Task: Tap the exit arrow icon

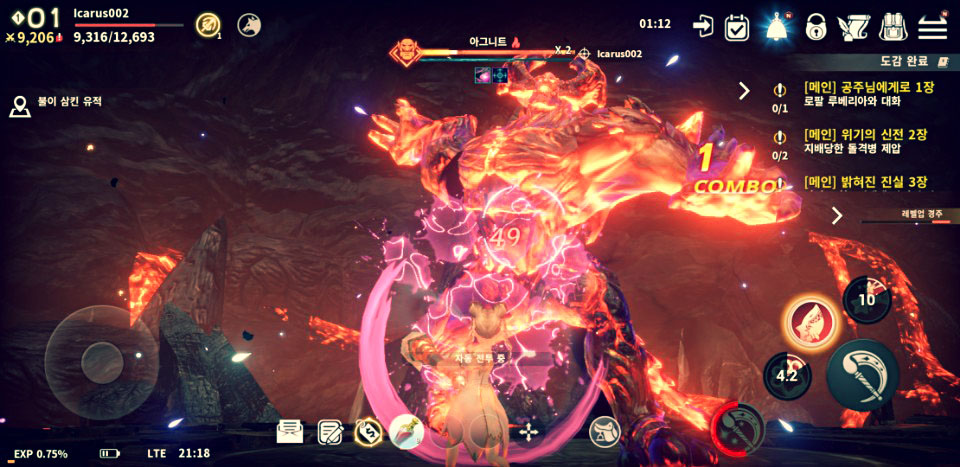Action: pos(703,26)
